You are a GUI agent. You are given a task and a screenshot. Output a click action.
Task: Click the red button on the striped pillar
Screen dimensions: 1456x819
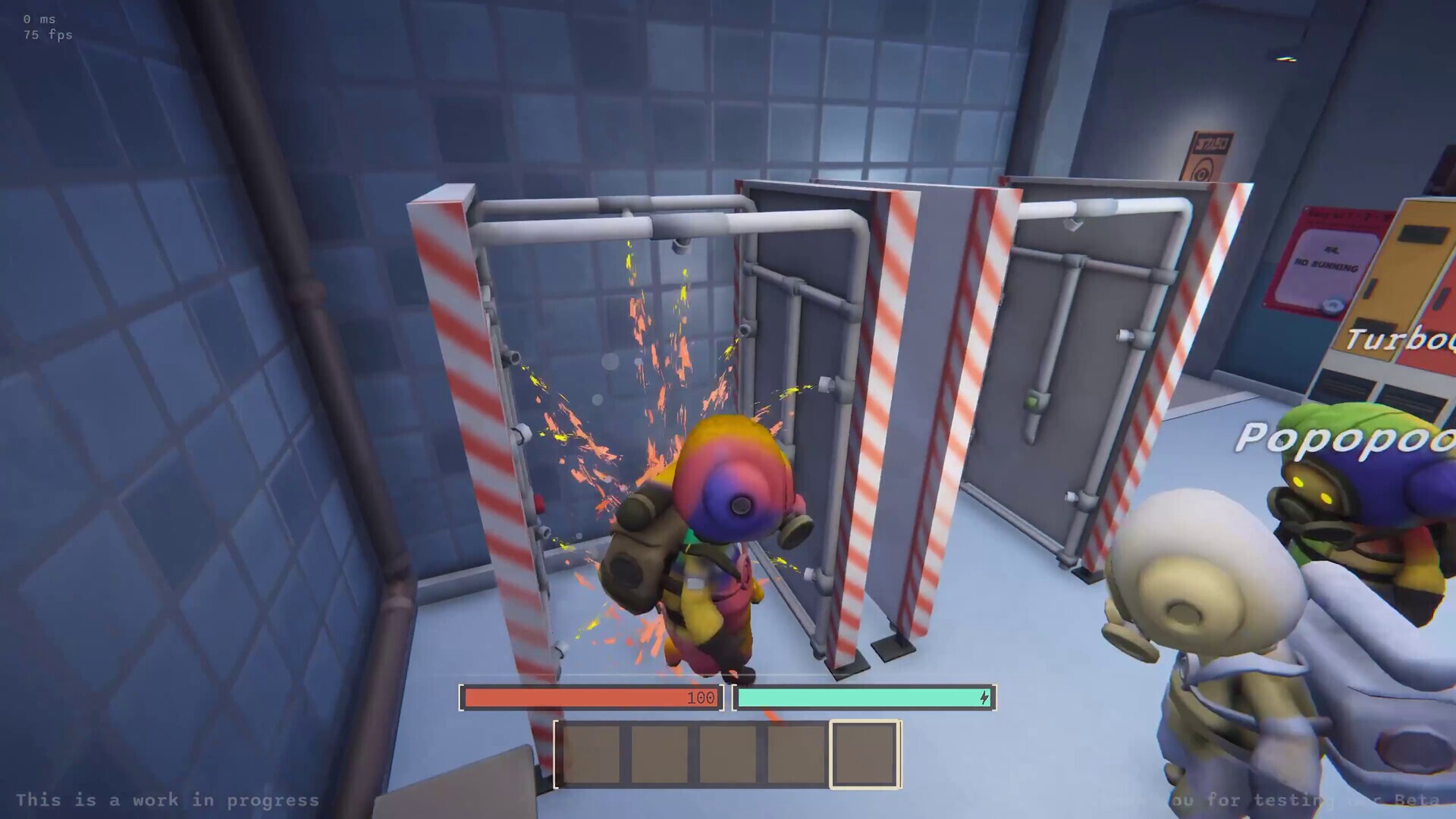[538, 502]
